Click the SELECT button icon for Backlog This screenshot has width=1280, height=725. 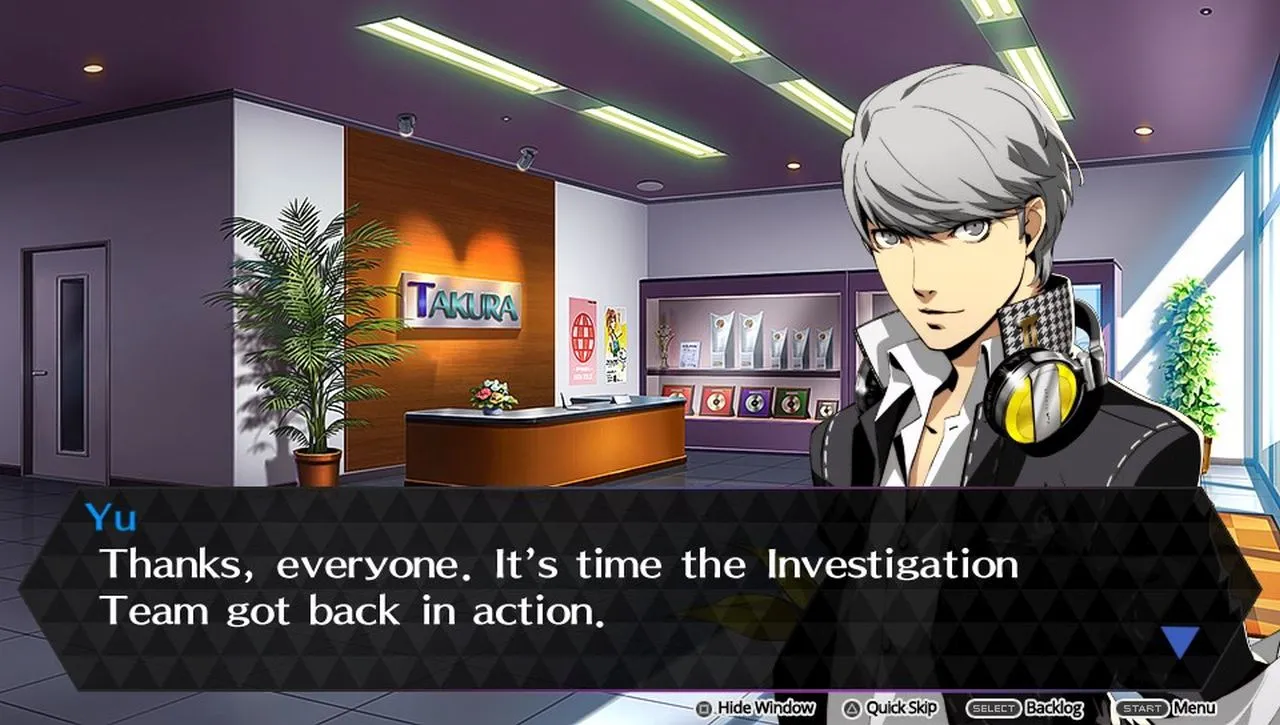[993, 707]
